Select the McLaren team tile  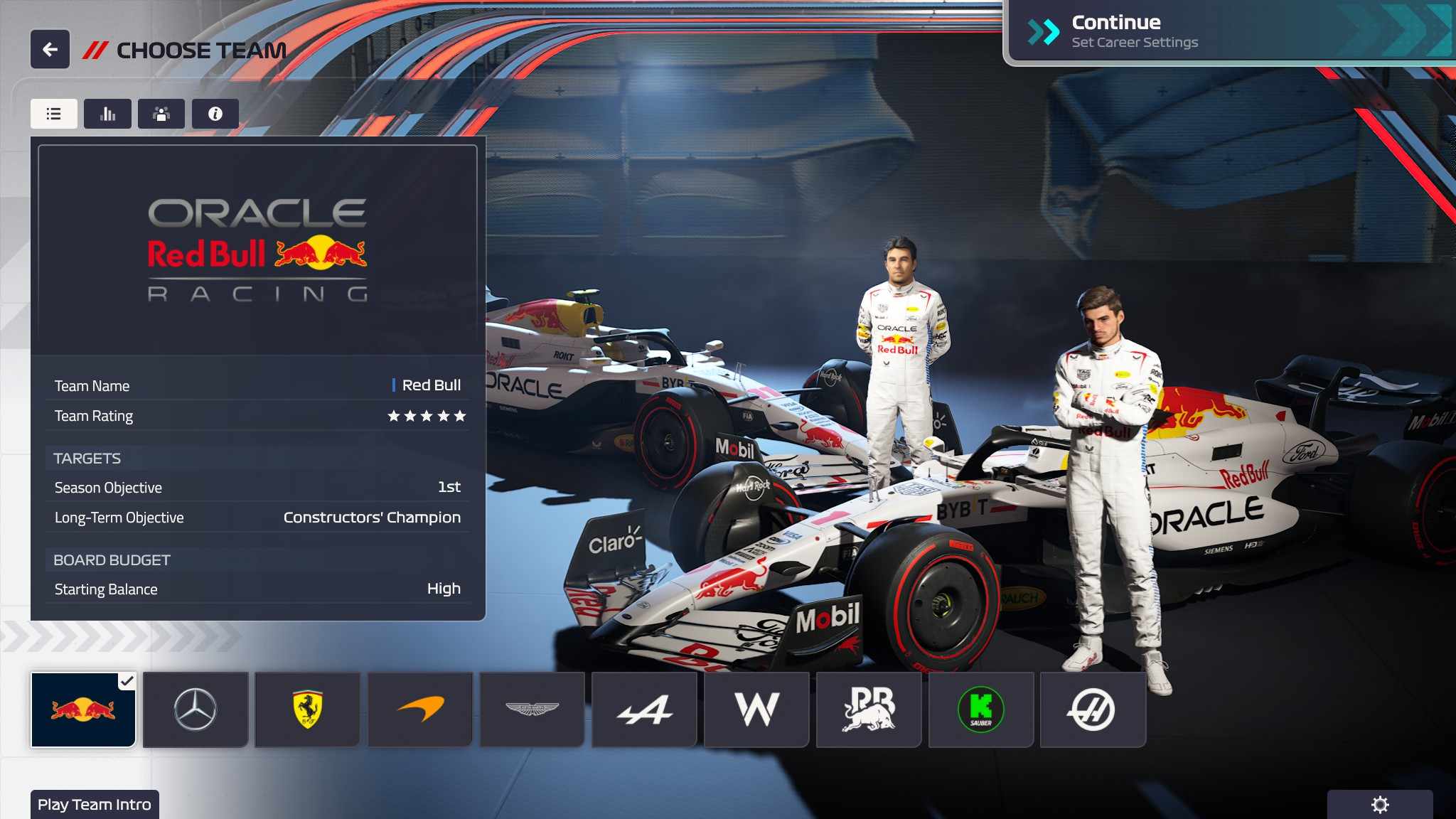420,710
